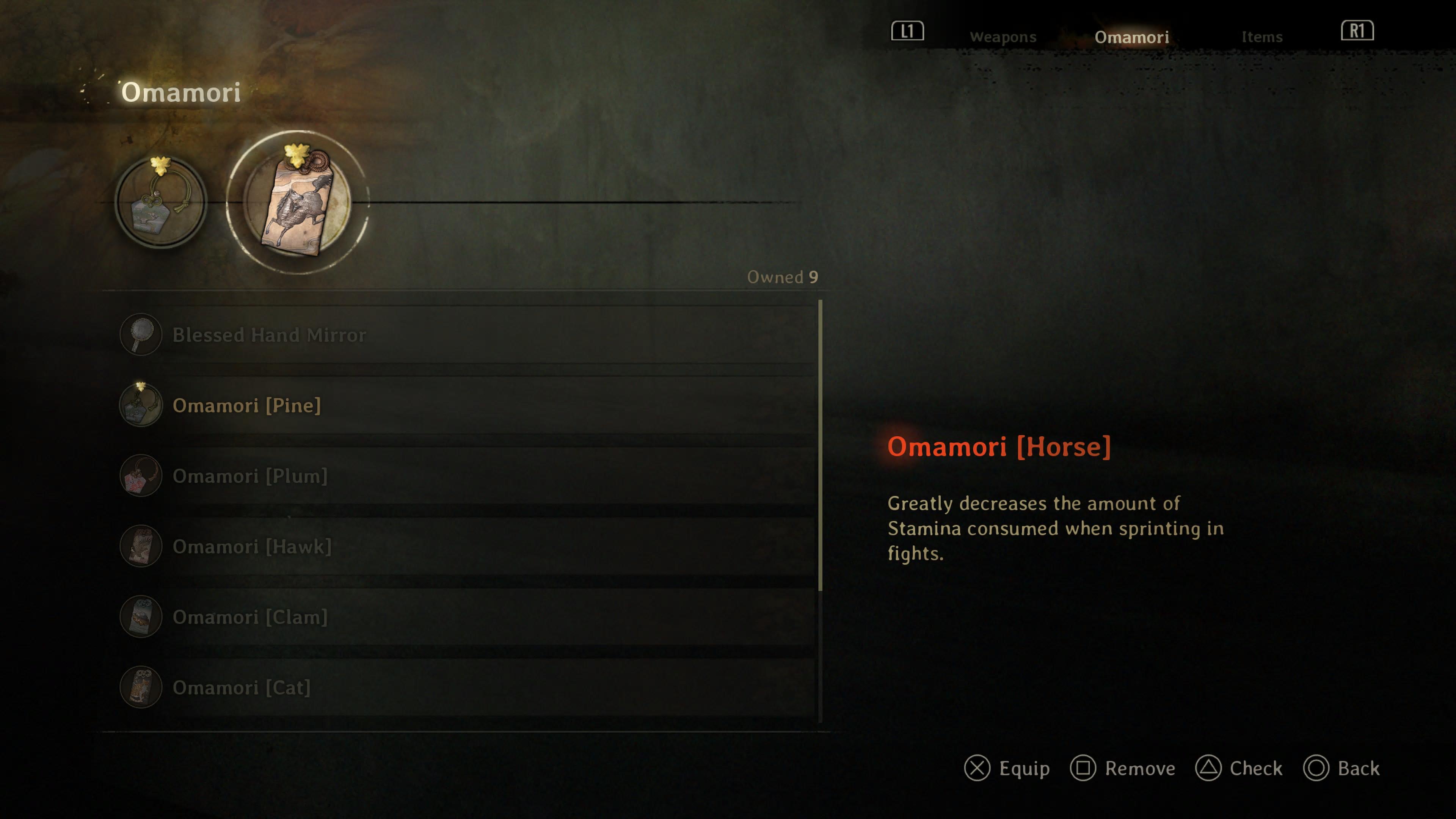Choose Blessed Hand Mirror from the list
Screen dimensions: 1456x819
point(269,334)
